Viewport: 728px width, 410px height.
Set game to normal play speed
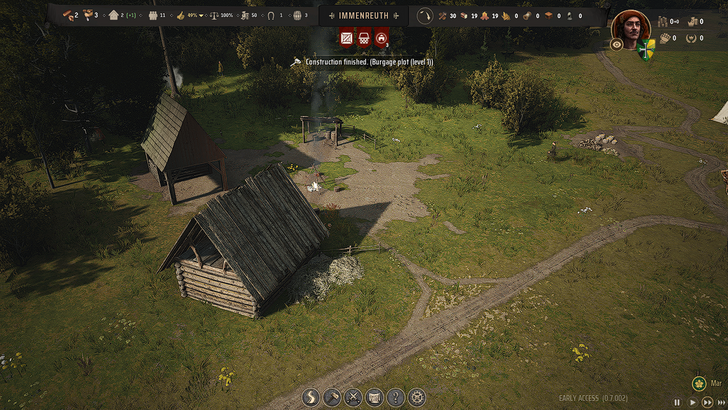click(x=691, y=401)
